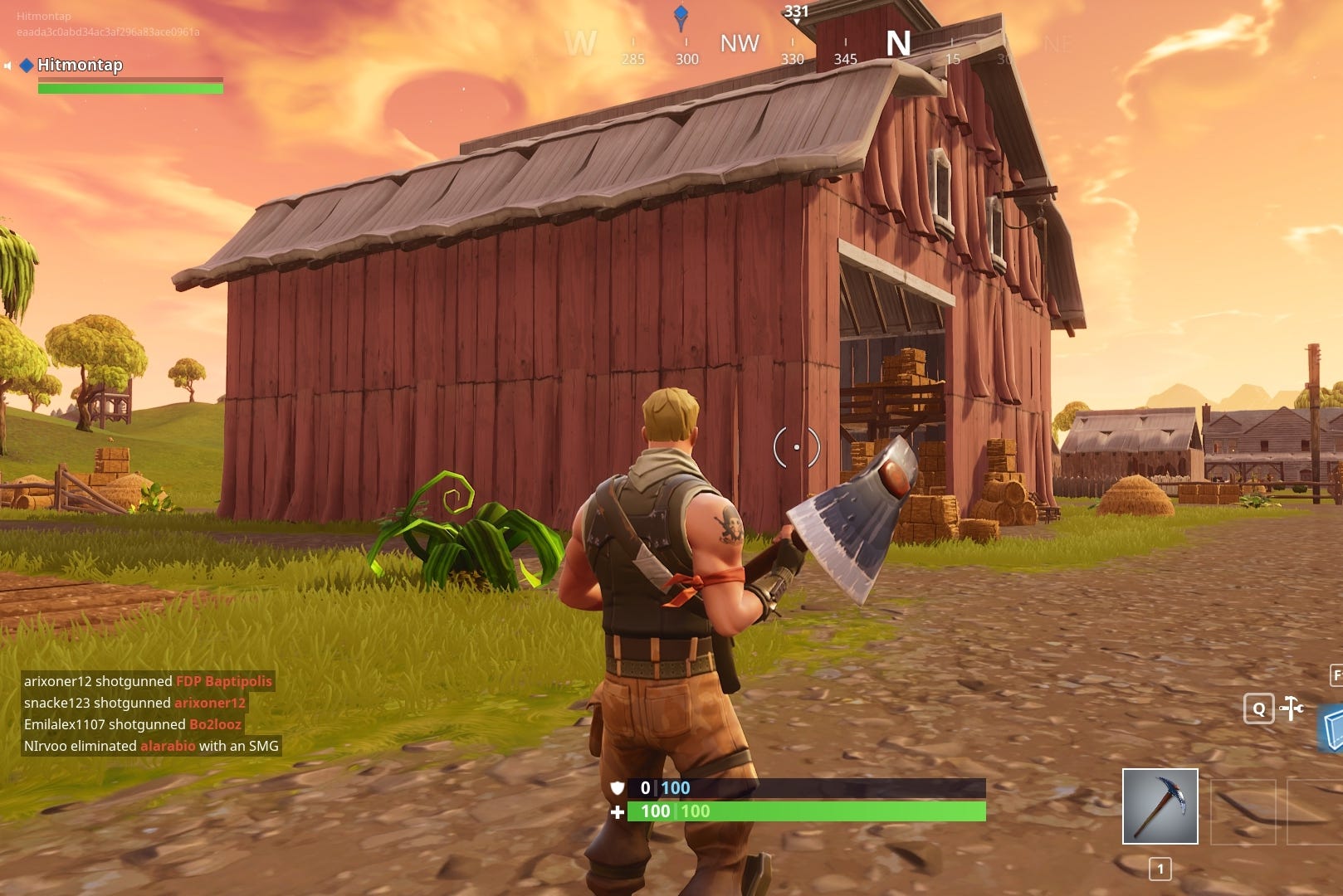Click the 345 tick on the compass strip

[x=844, y=58]
